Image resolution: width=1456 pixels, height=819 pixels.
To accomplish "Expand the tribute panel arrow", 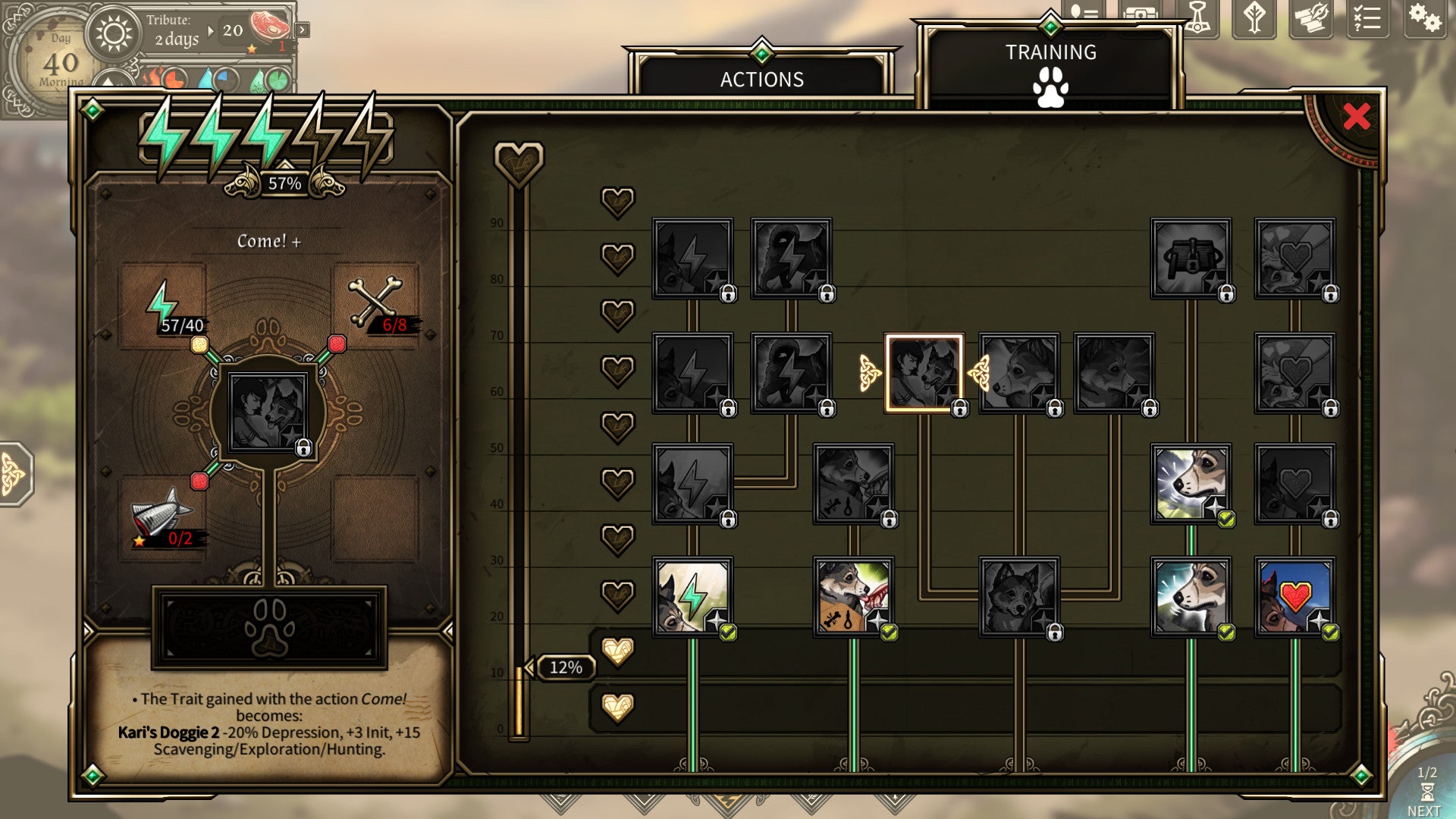I will point(303,30).
